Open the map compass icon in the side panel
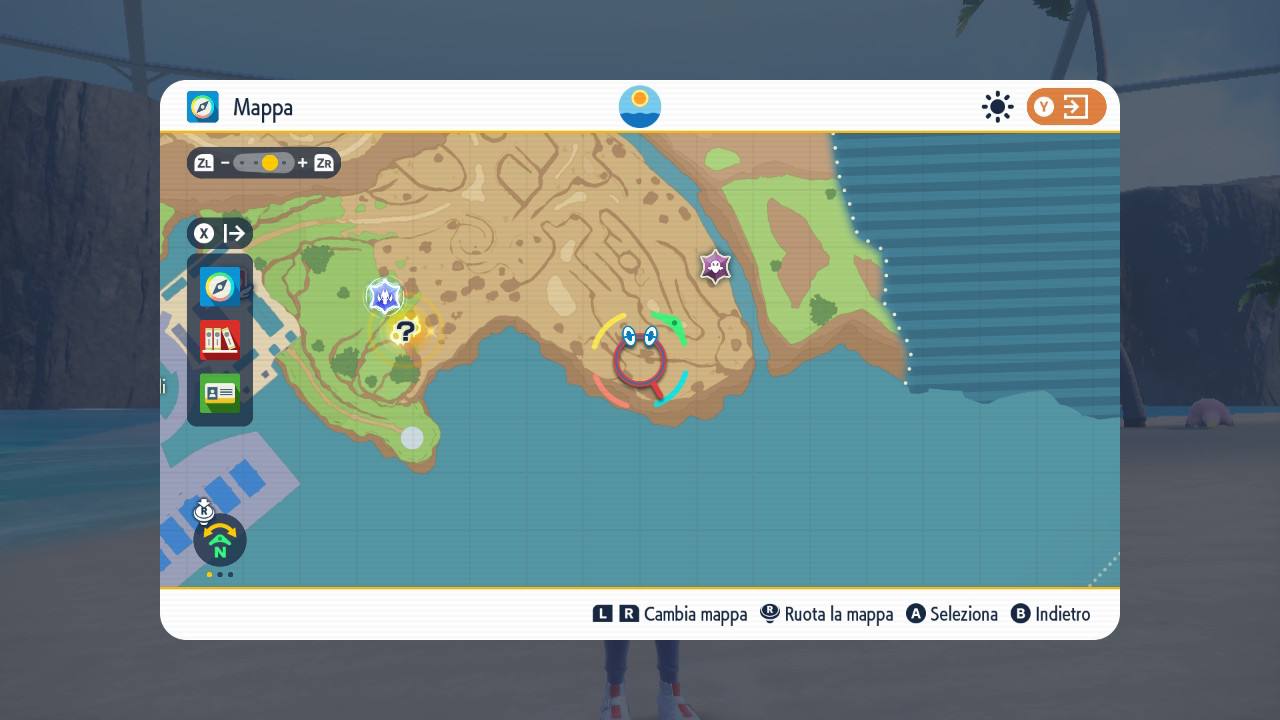 pos(219,287)
